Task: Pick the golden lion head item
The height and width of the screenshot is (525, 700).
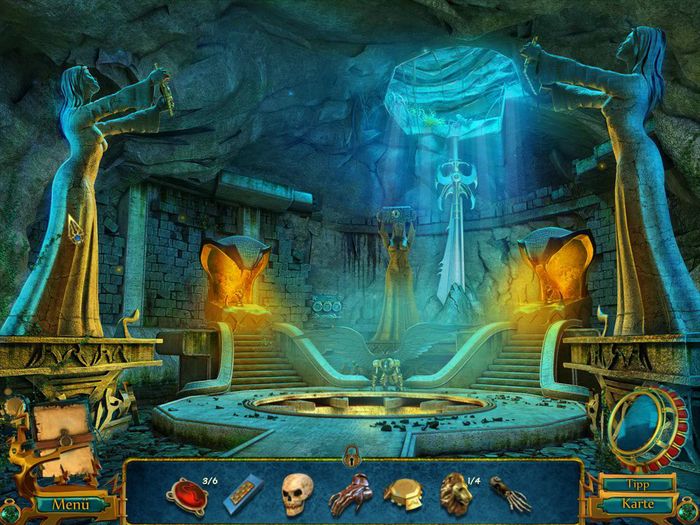Action: 455,494
